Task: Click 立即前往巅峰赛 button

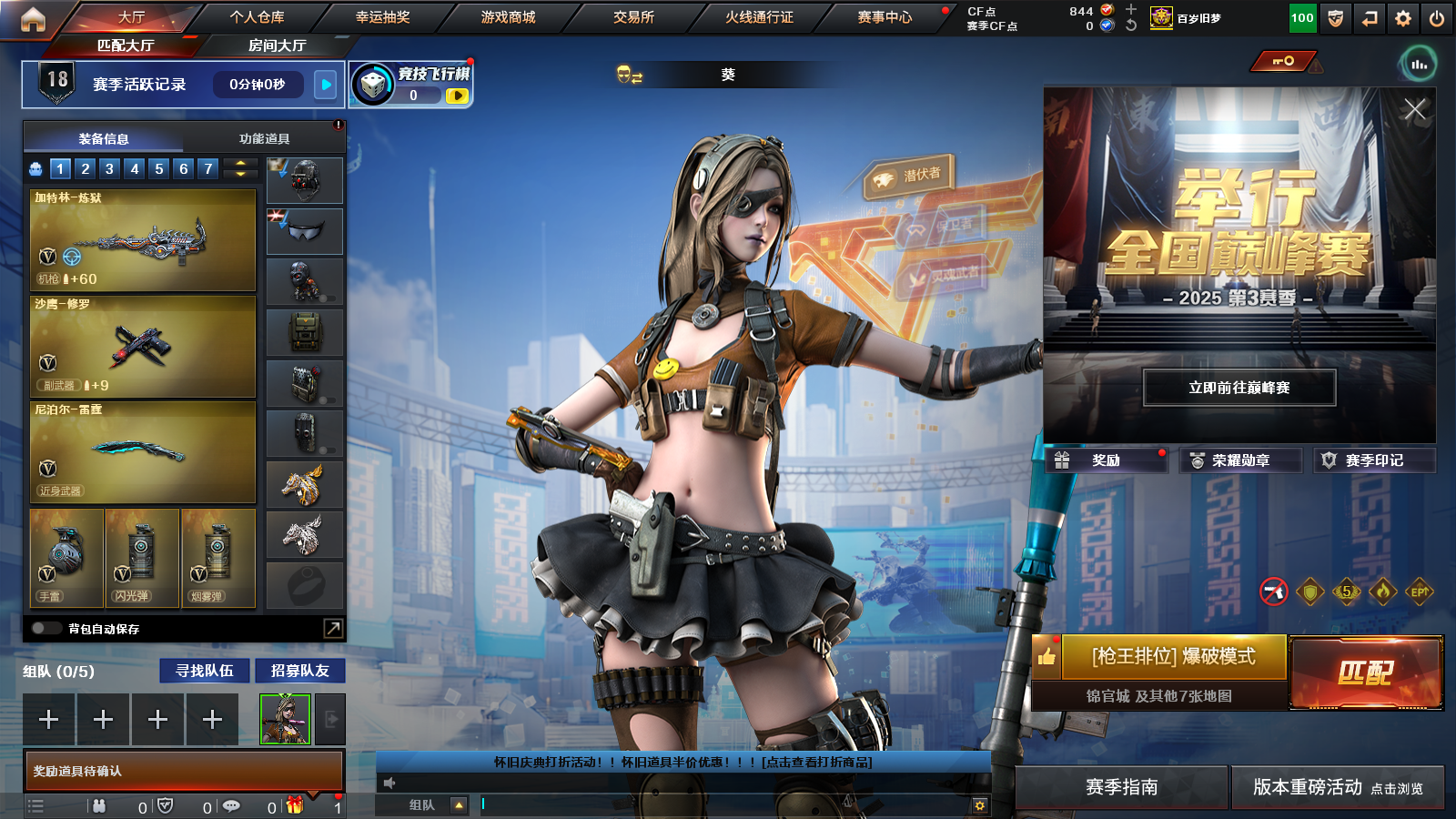Action: click(1239, 388)
